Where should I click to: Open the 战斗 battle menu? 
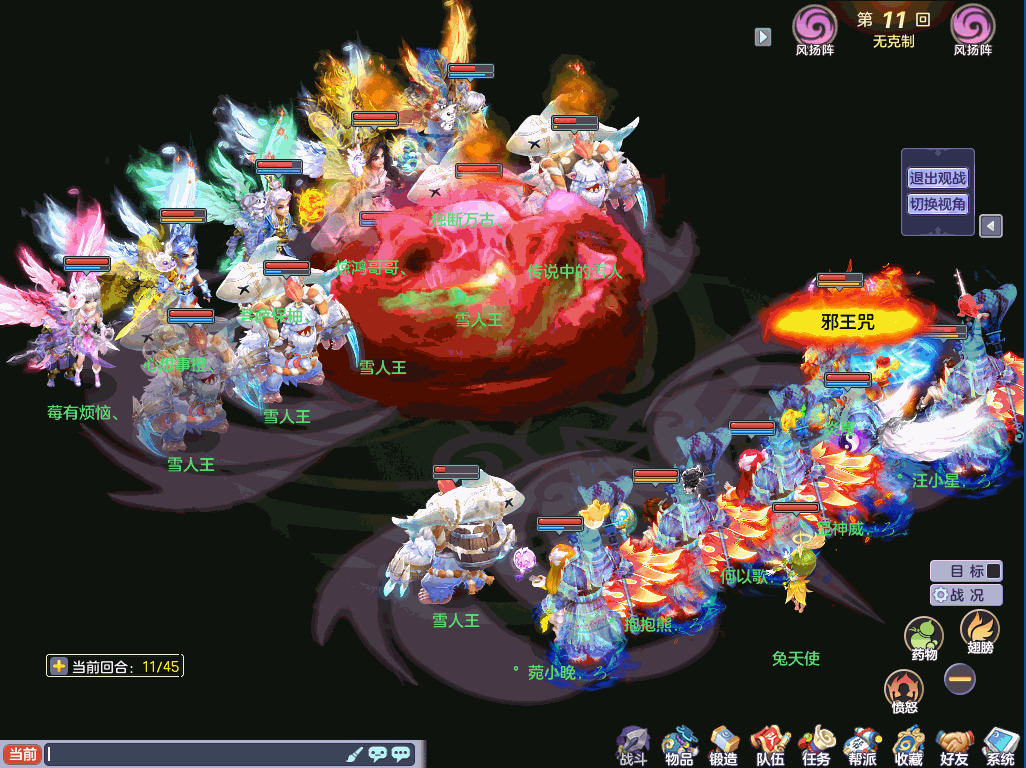click(x=633, y=745)
